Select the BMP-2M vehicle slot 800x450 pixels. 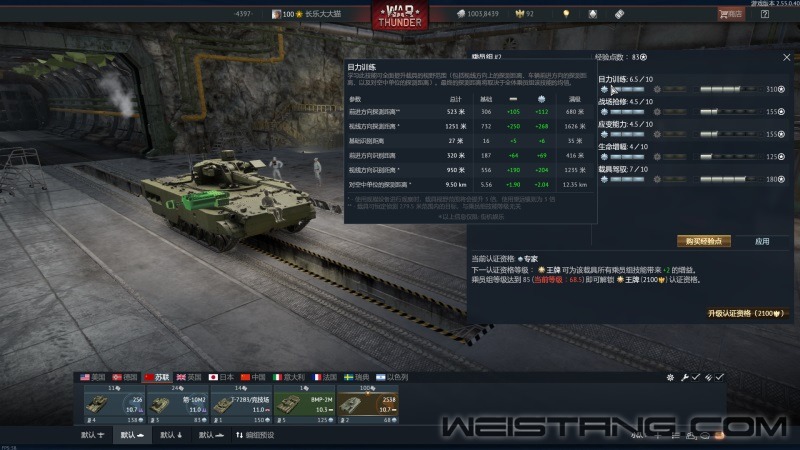[303, 403]
